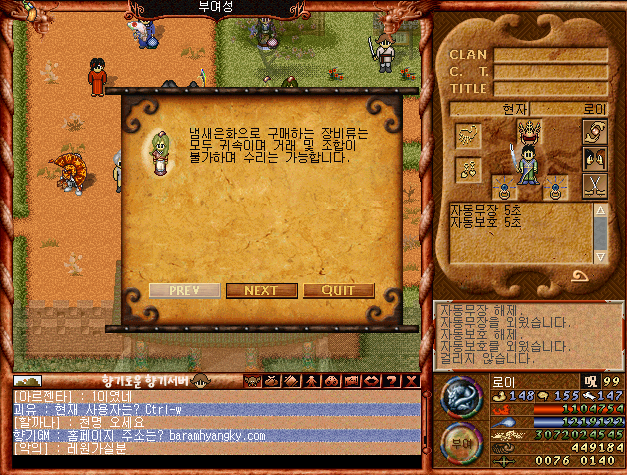Go back with the PREV button

click(x=184, y=291)
